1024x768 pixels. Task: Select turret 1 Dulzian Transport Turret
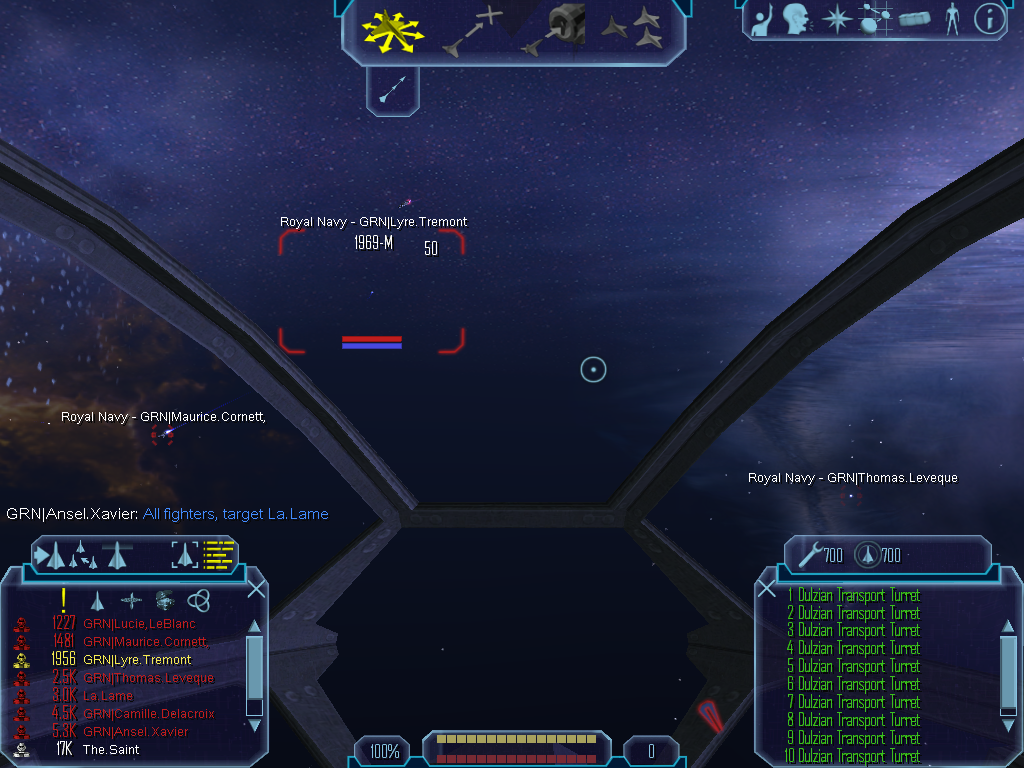click(853, 596)
